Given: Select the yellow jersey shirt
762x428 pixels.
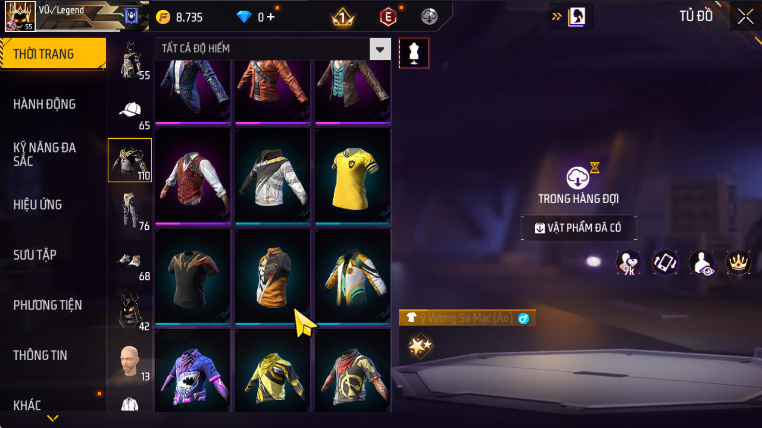Looking at the screenshot, I should pyautogui.click(x=352, y=174).
